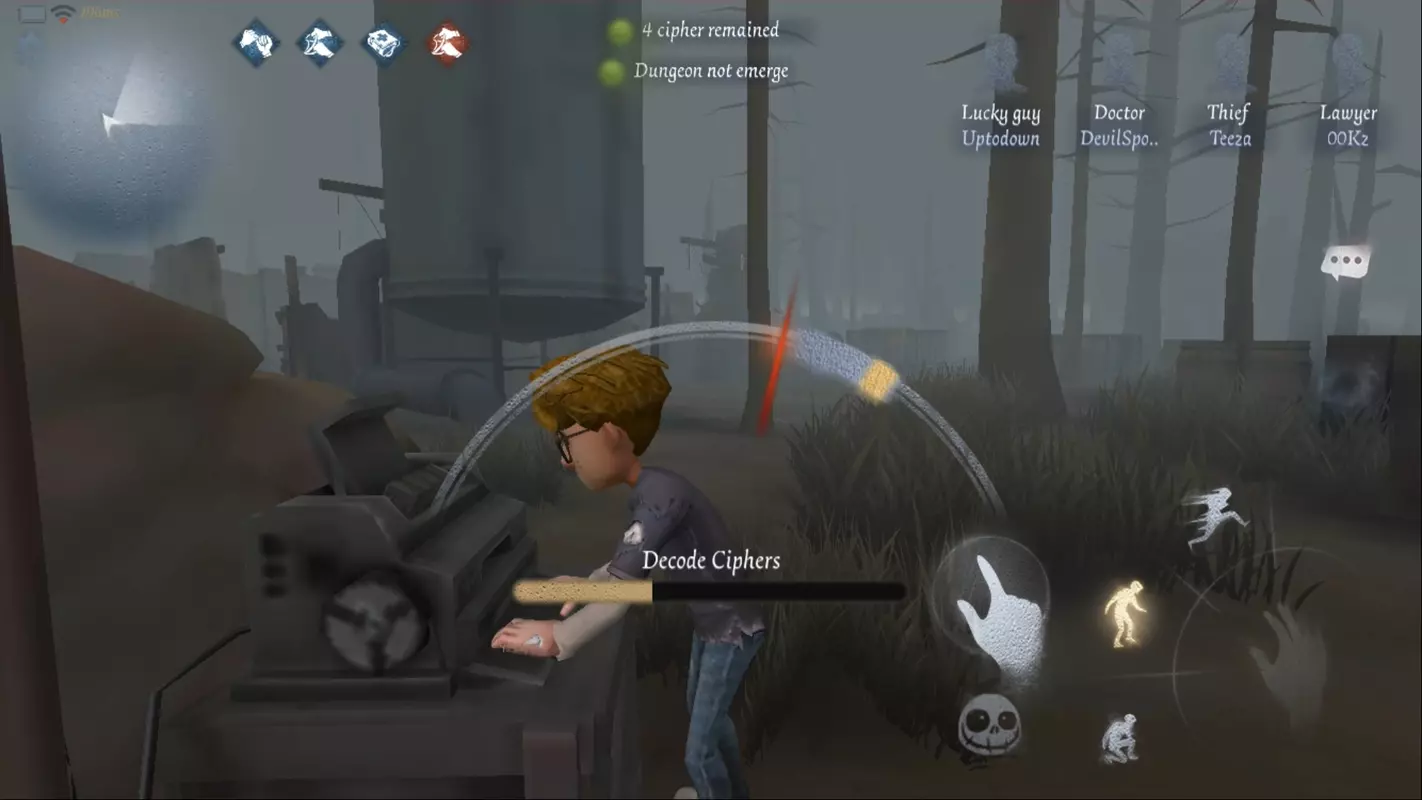The height and width of the screenshot is (800, 1422).
Task: Tap the network signal icon showing ping
Action: 63,14
